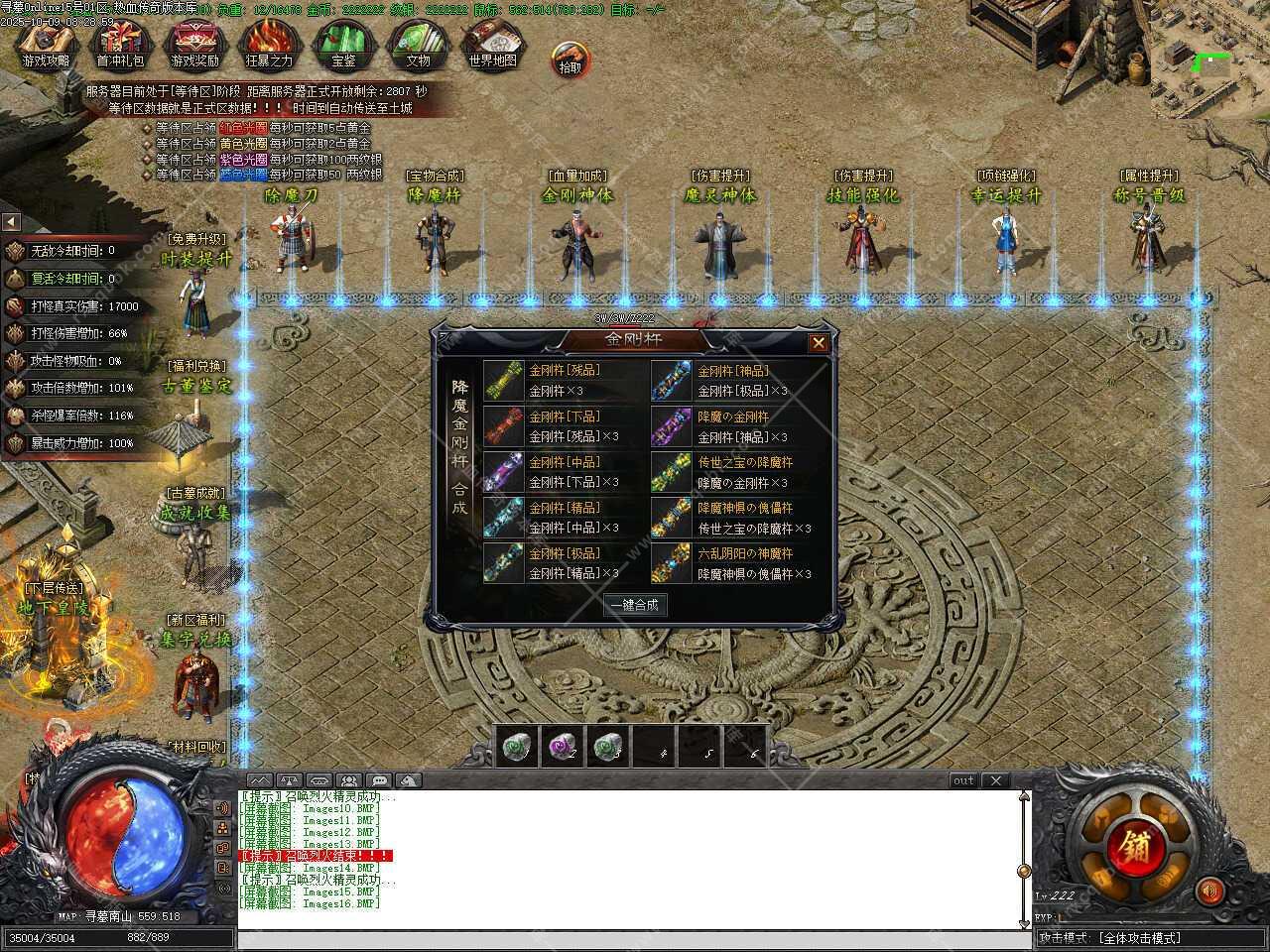Open the minimap in the corner

(1212, 61)
